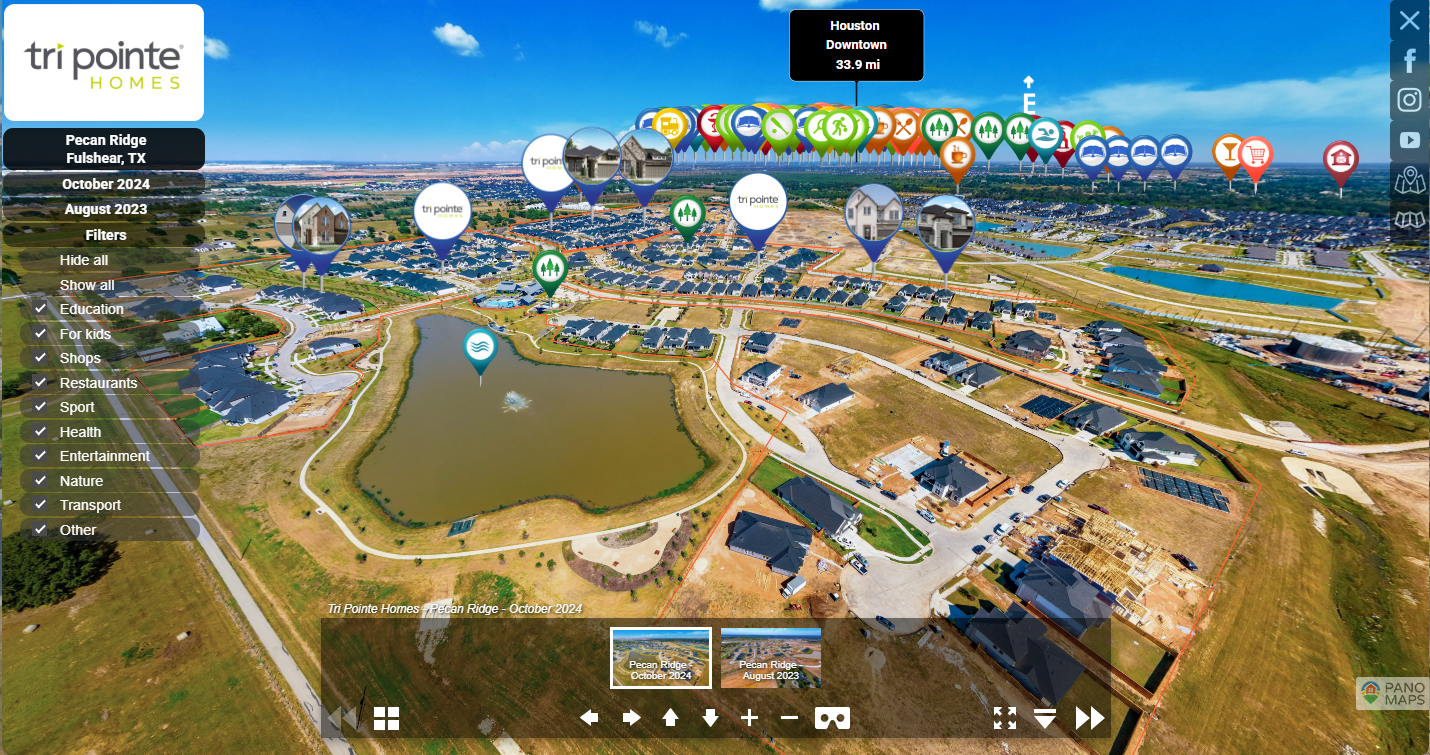
Task: Select the shopping cart map marker
Action: point(1256,155)
